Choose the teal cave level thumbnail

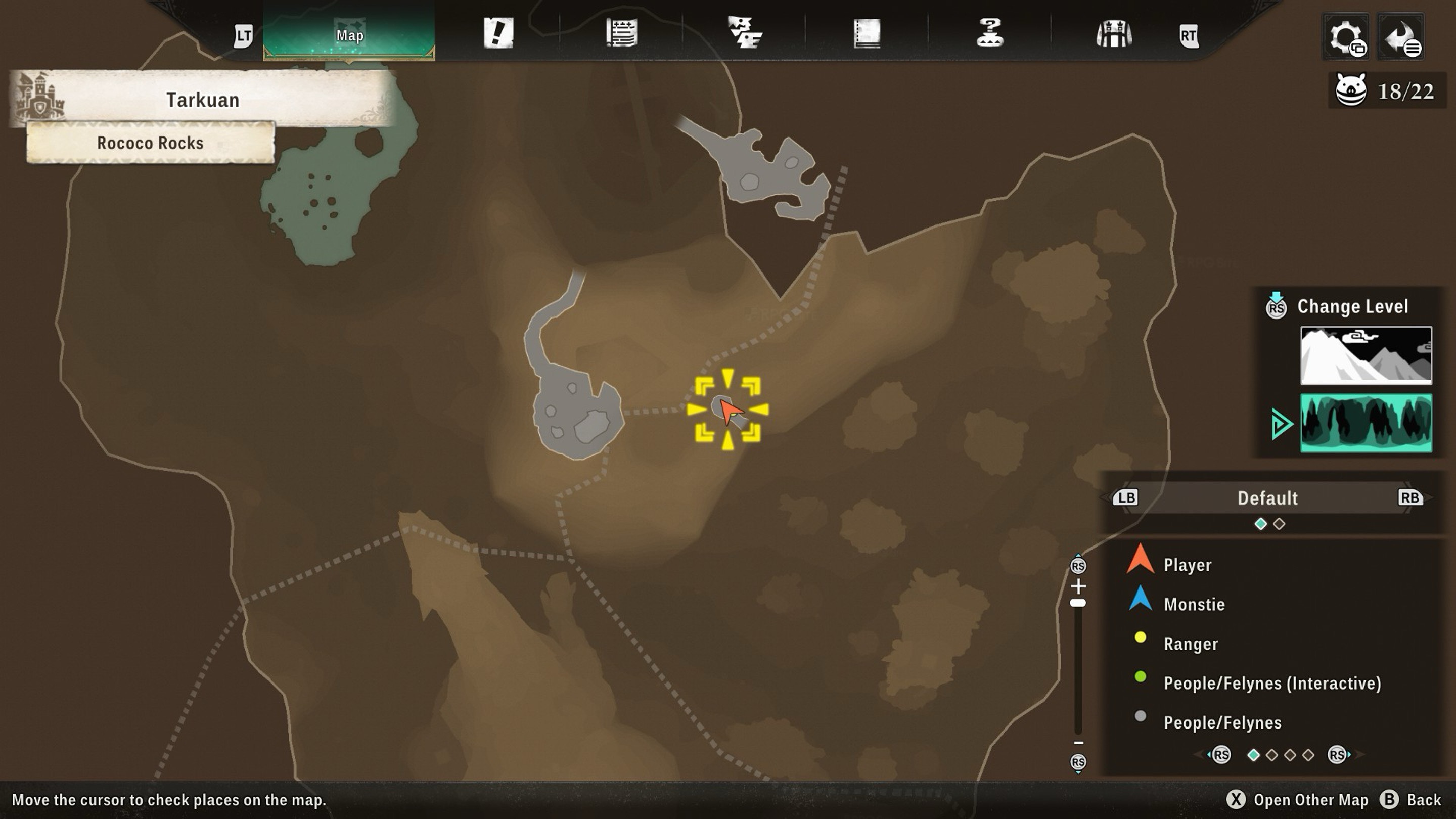coord(1366,423)
